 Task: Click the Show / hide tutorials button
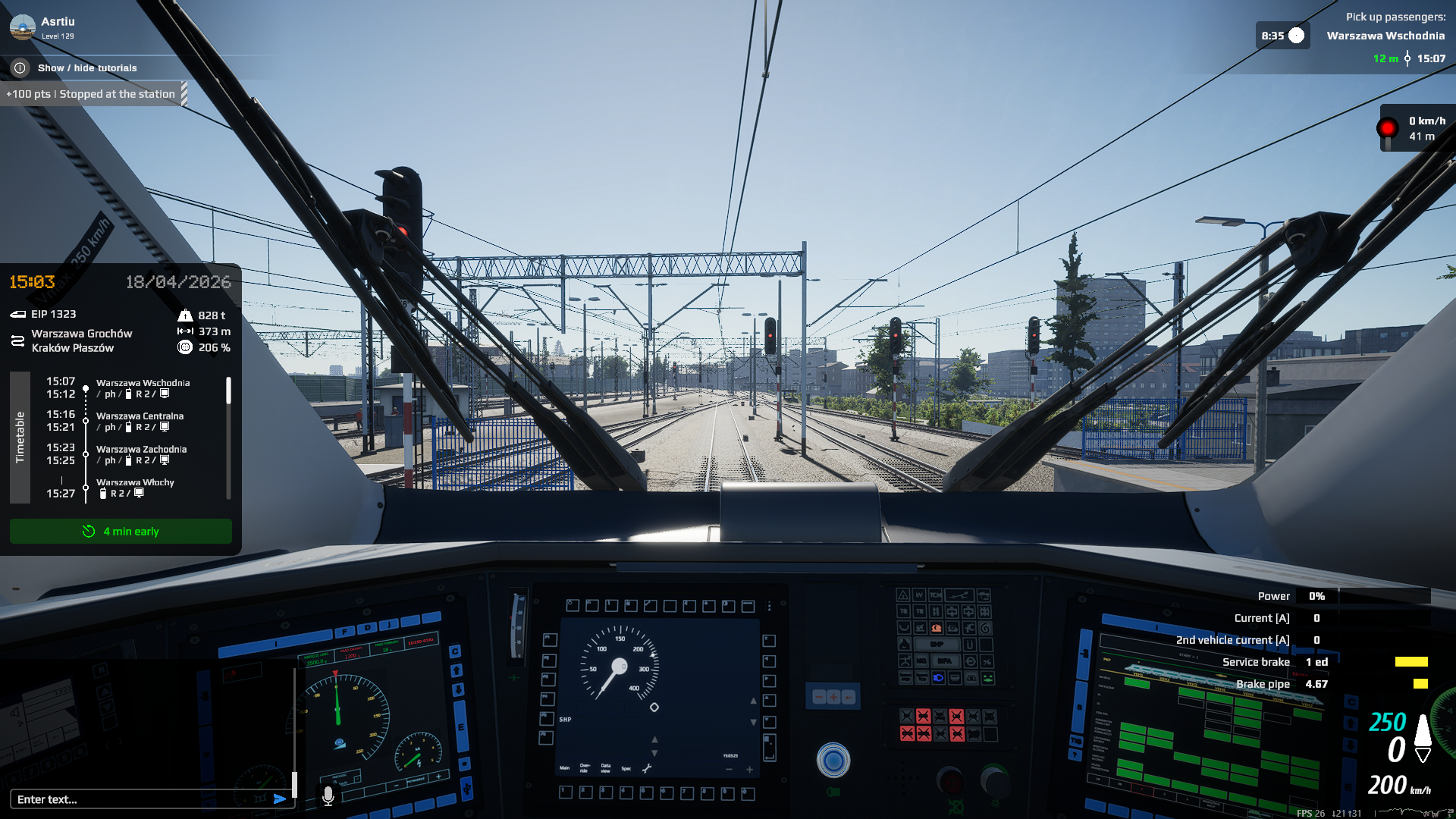coord(86,68)
